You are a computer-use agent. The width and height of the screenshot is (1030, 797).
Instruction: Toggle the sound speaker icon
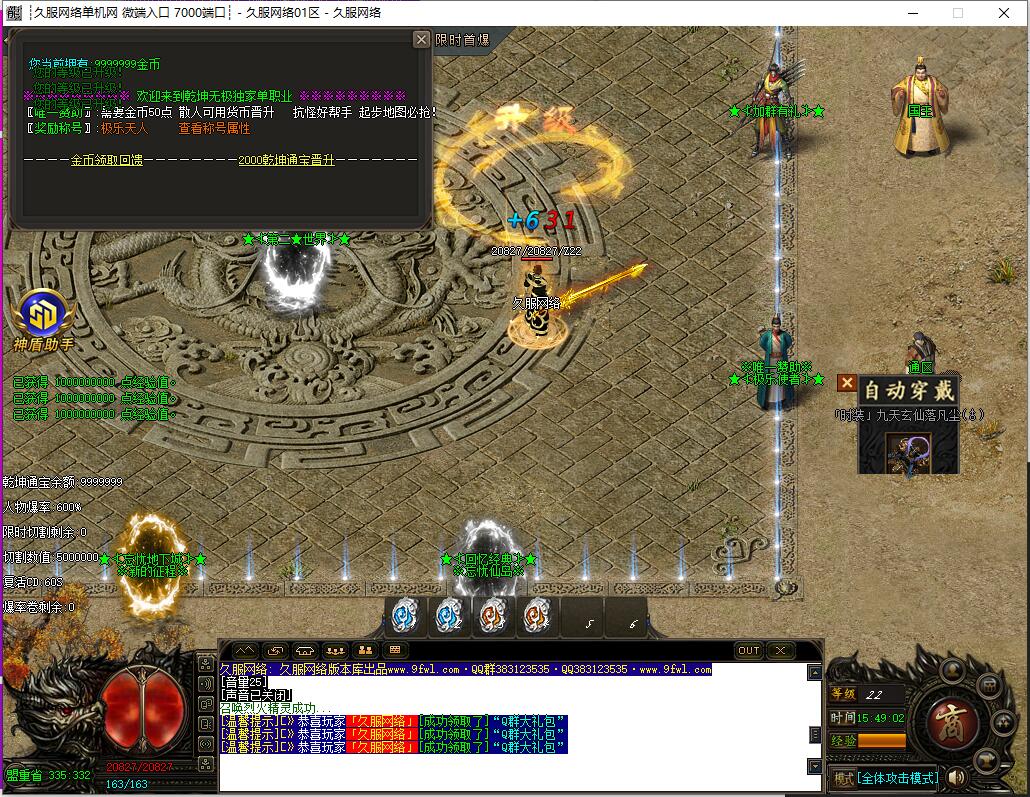pos(958,777)
